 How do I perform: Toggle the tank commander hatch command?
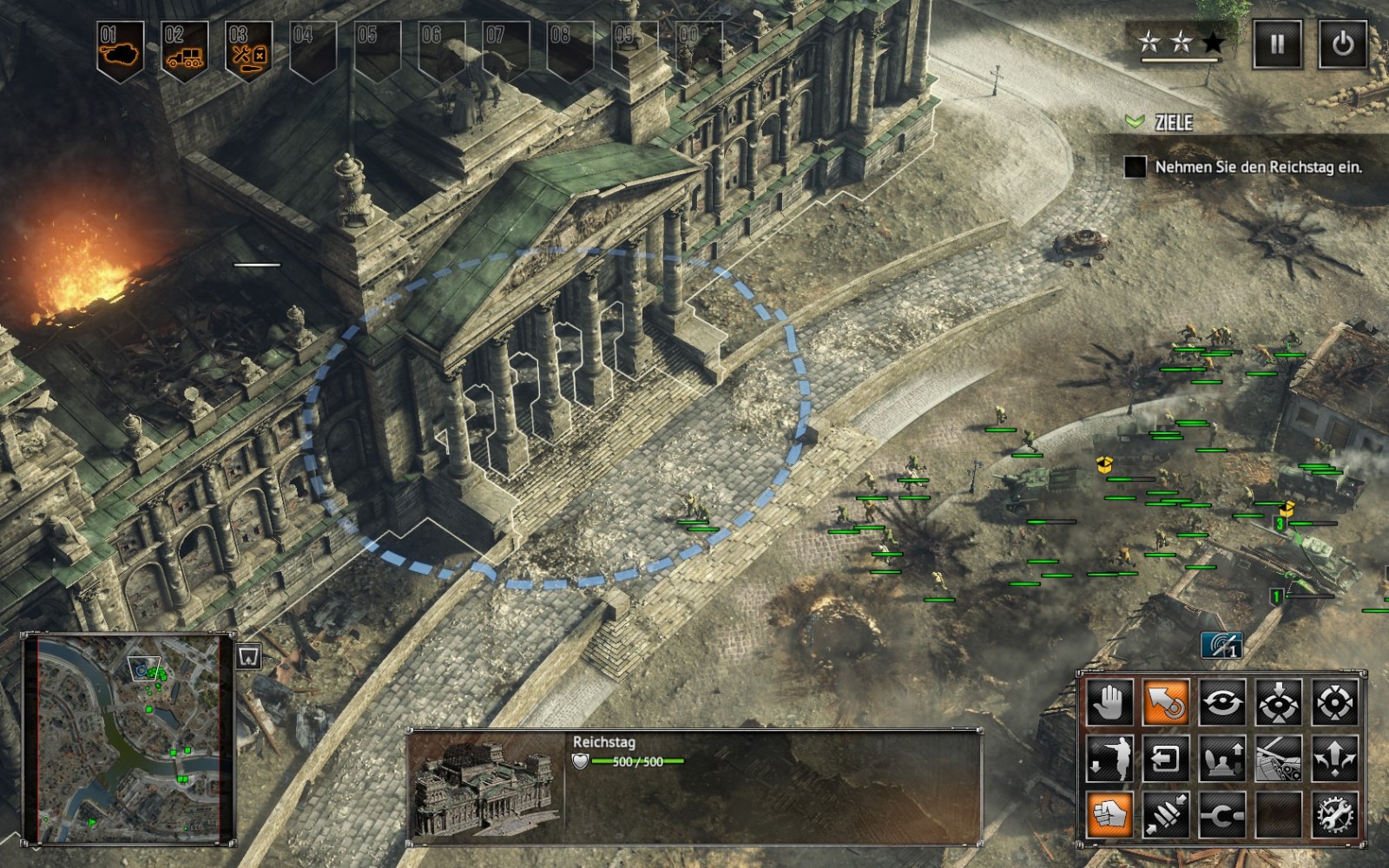point(1221,759)
